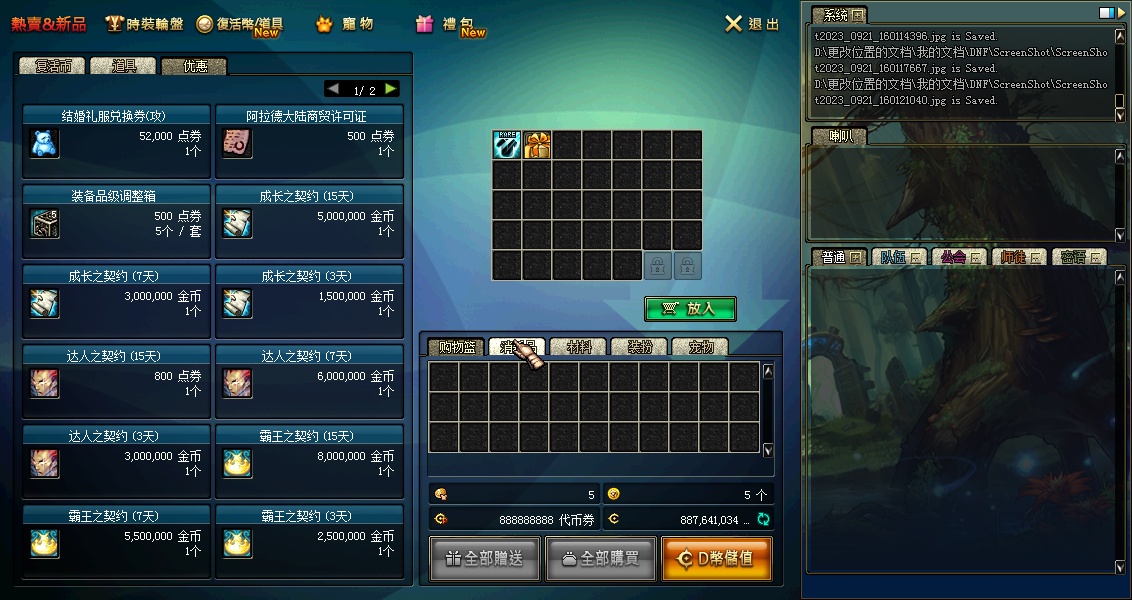Open D幣儲值 recharge
This screenshot has height=600, width=1132.
716,559
